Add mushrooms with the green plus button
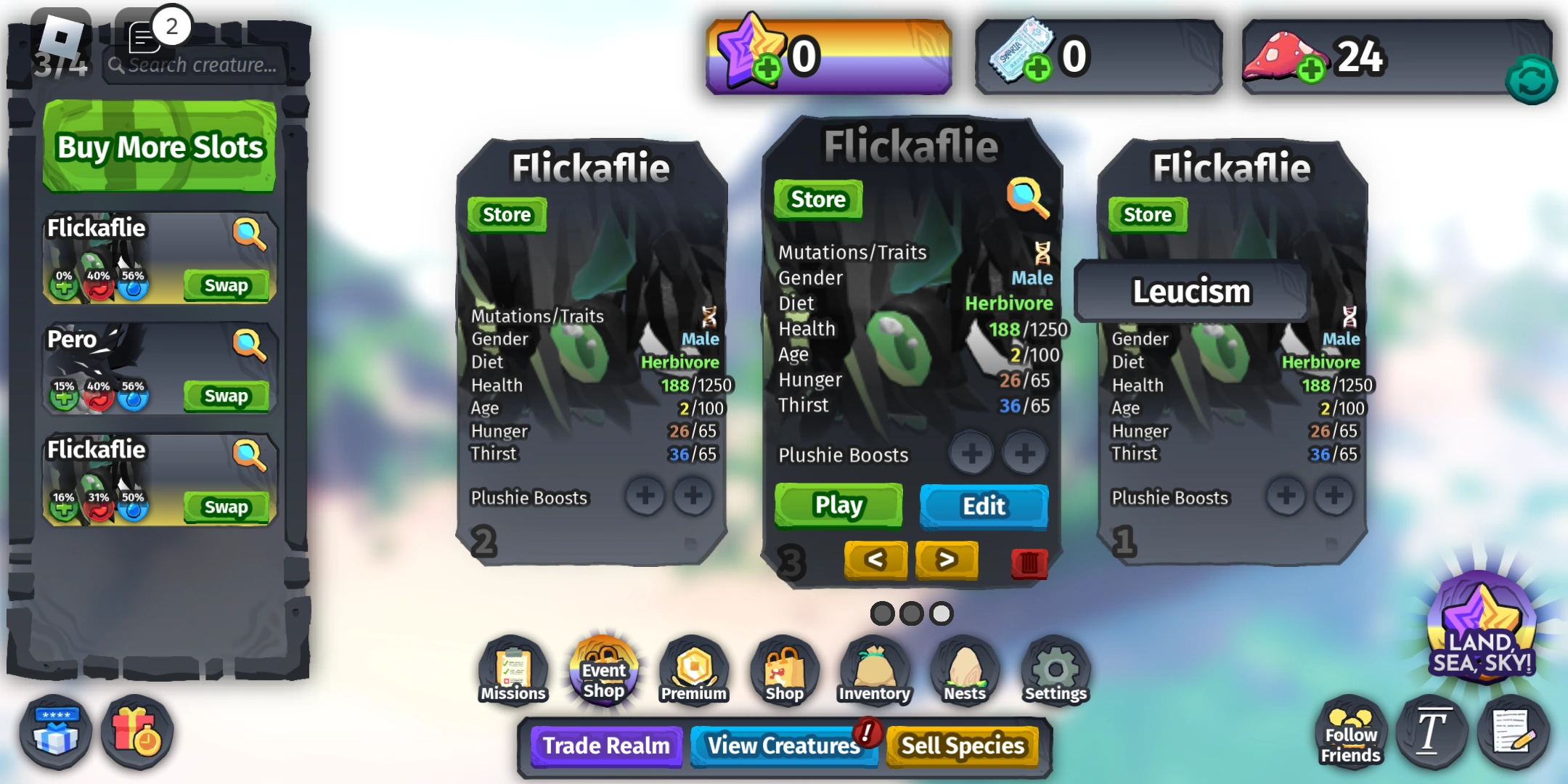This screenshot has height=784, width=1568. 1311,69
